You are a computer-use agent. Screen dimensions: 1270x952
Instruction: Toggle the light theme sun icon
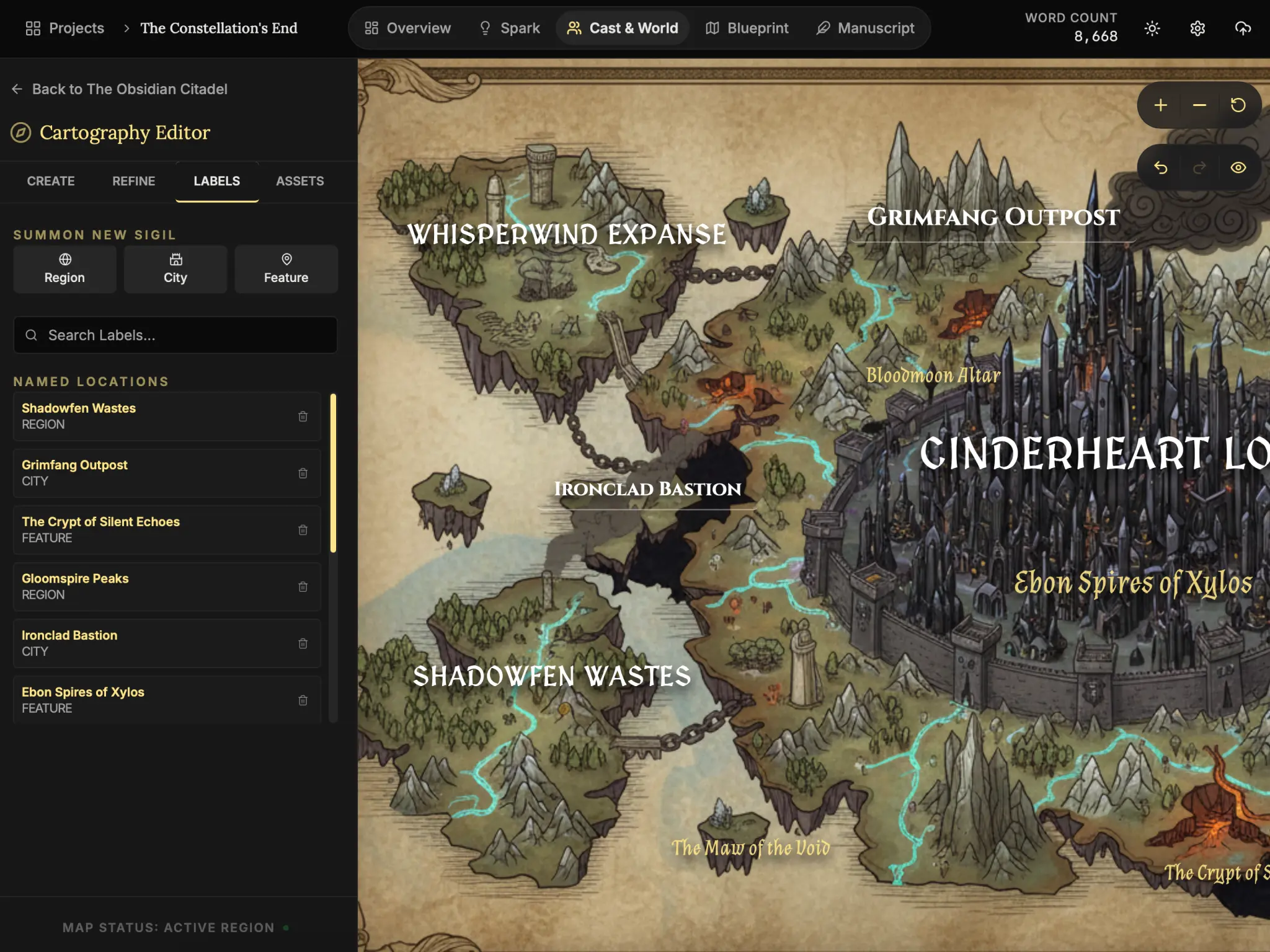click(1152, 29)
